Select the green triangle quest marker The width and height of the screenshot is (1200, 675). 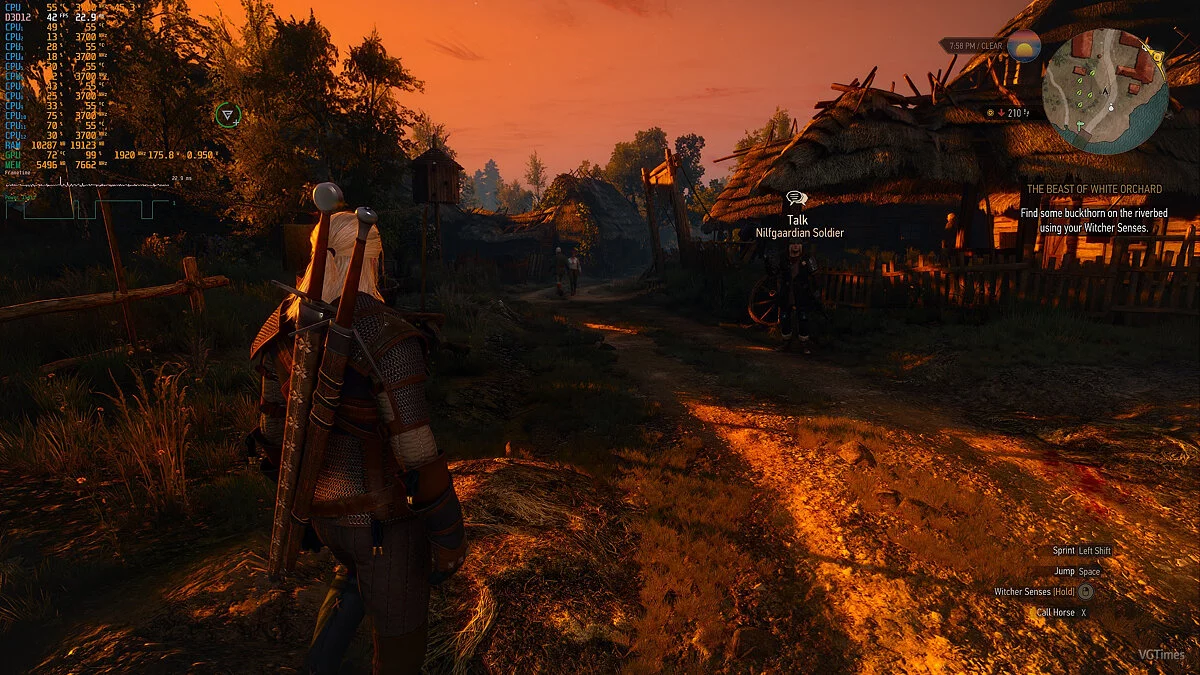tap(228, 115)
